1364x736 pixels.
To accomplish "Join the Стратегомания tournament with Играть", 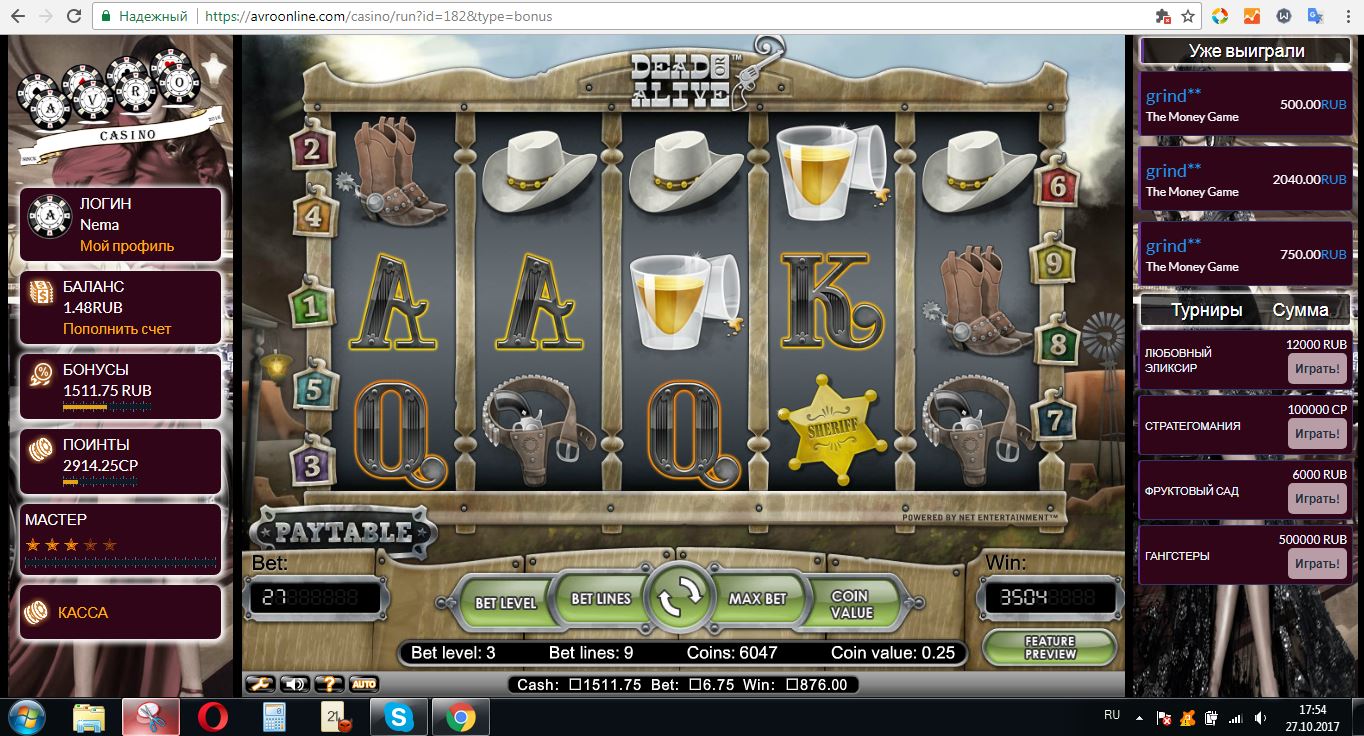I will (x=1316, y=434).
